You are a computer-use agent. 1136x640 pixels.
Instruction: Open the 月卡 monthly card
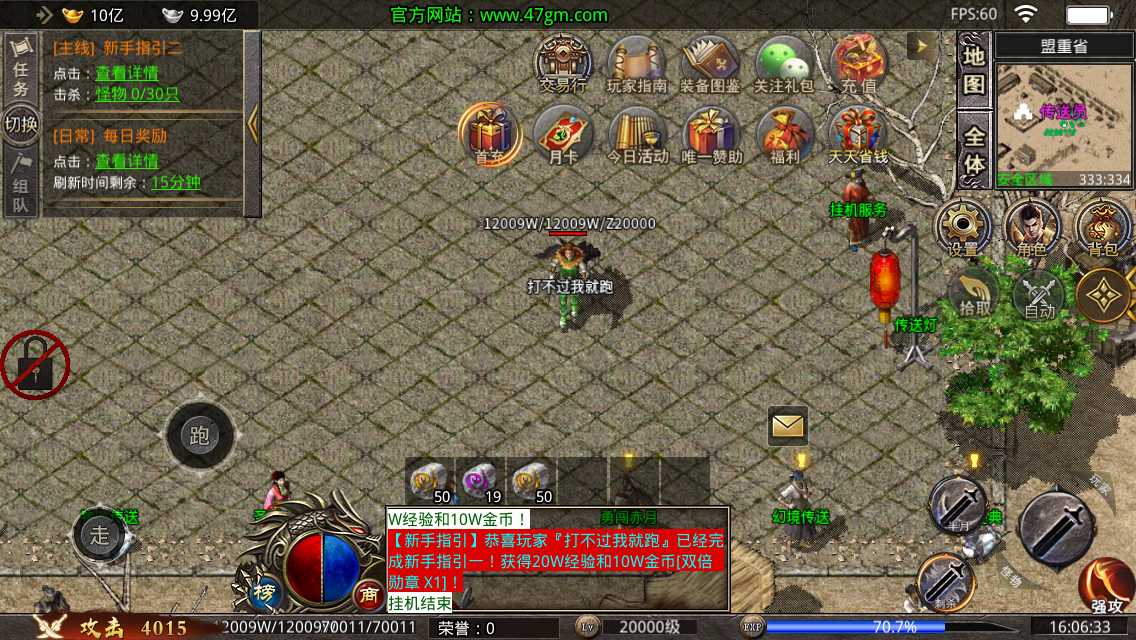click(563, 133)
